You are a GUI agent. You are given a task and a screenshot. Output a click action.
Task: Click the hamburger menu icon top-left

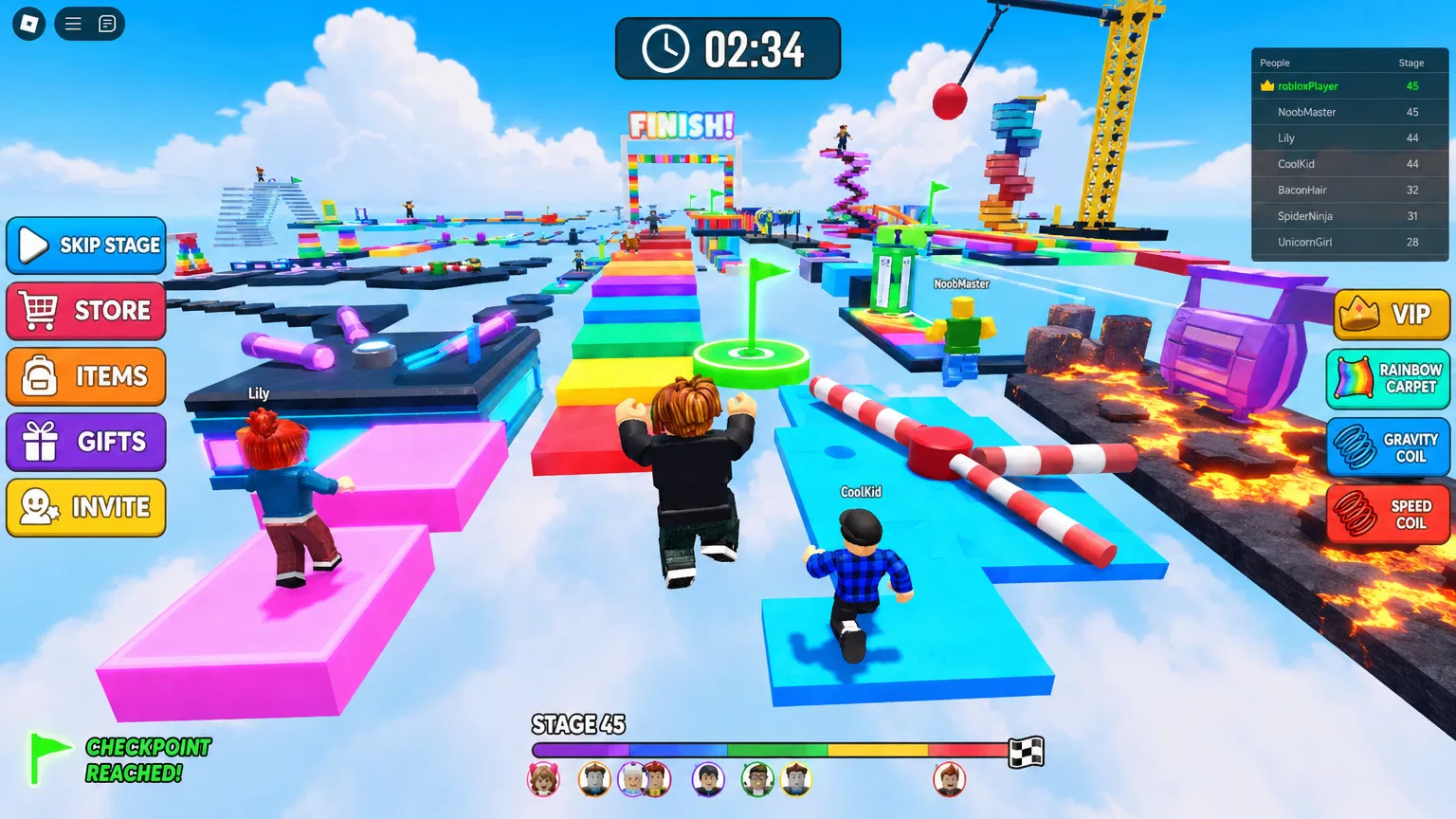click(72, 24)
